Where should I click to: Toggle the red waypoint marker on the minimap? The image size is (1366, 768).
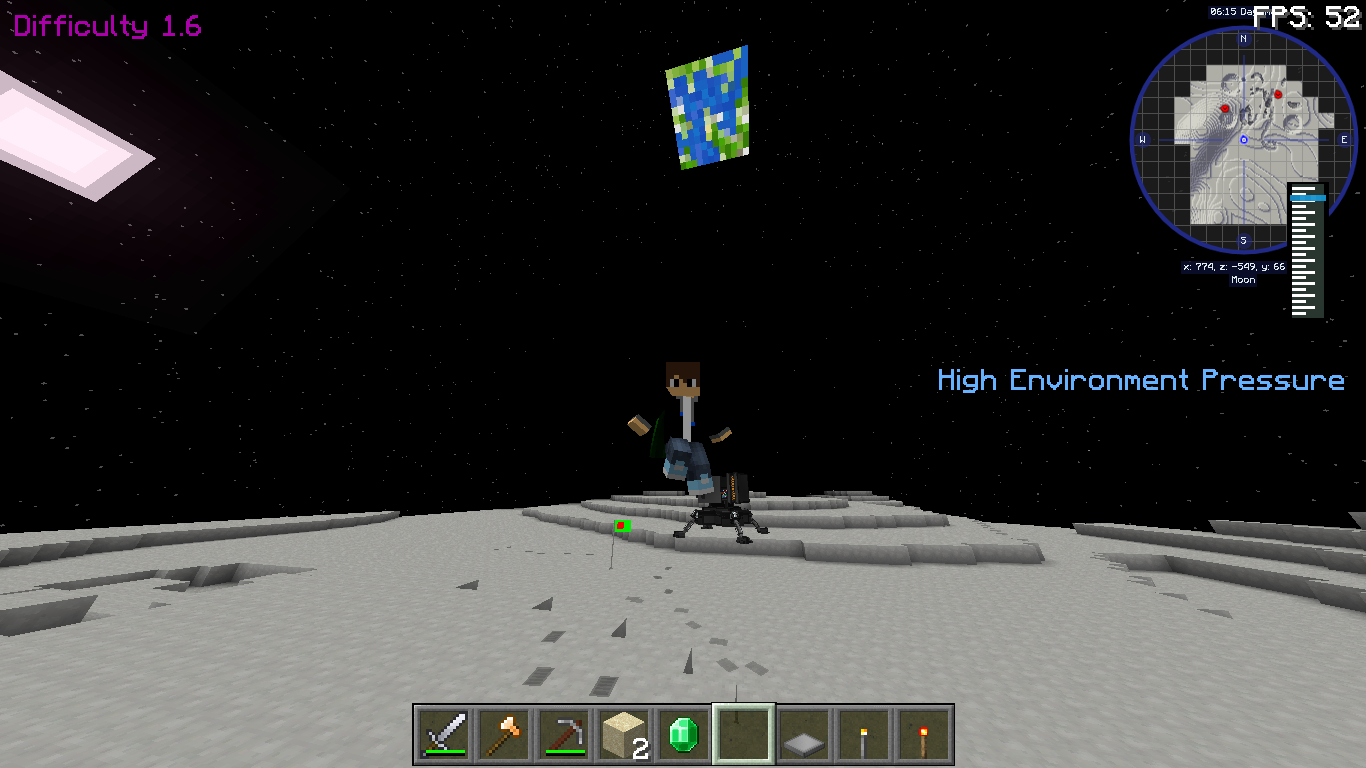click(1225, 109)
